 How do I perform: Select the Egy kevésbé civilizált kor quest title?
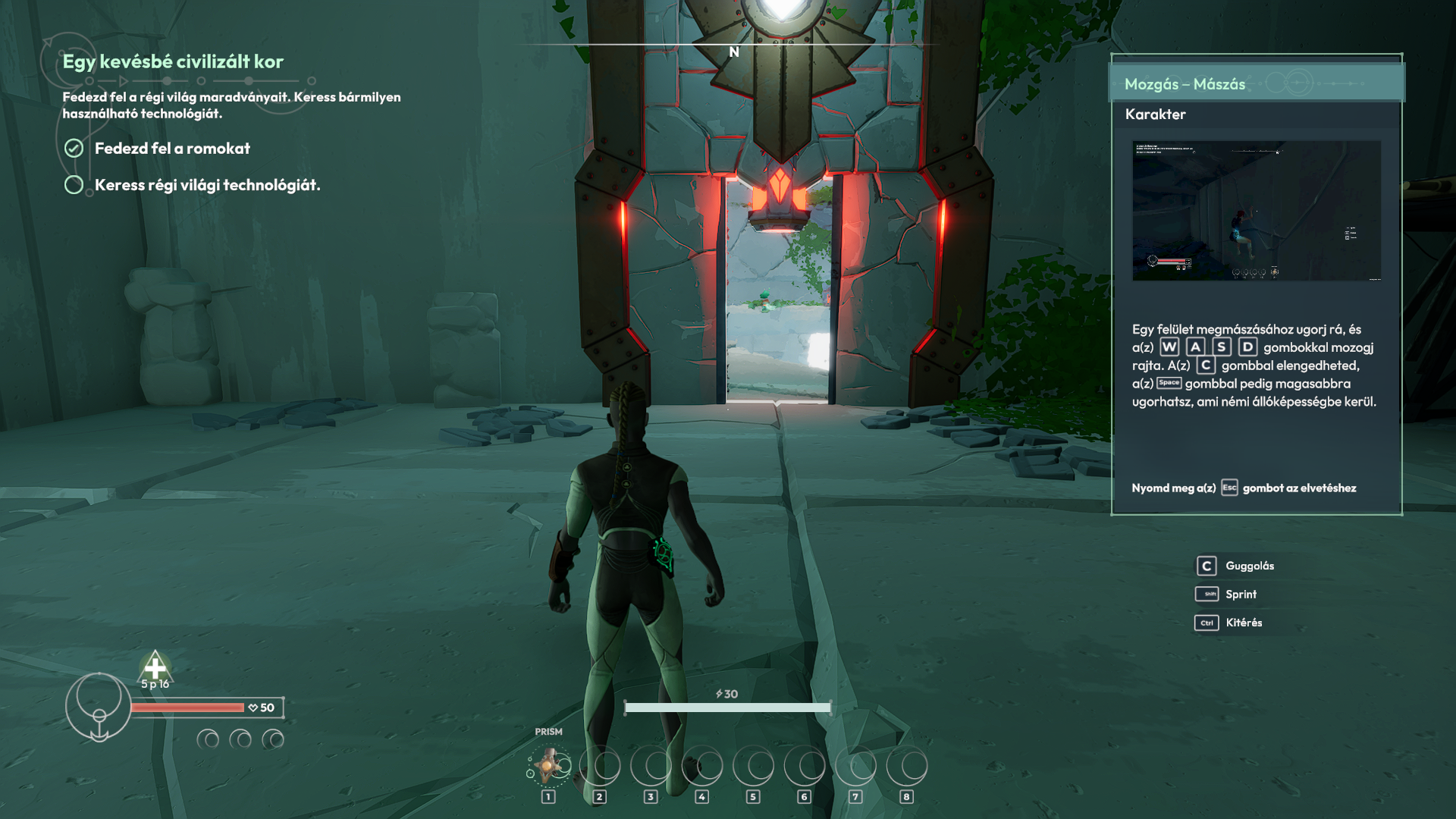173,61
